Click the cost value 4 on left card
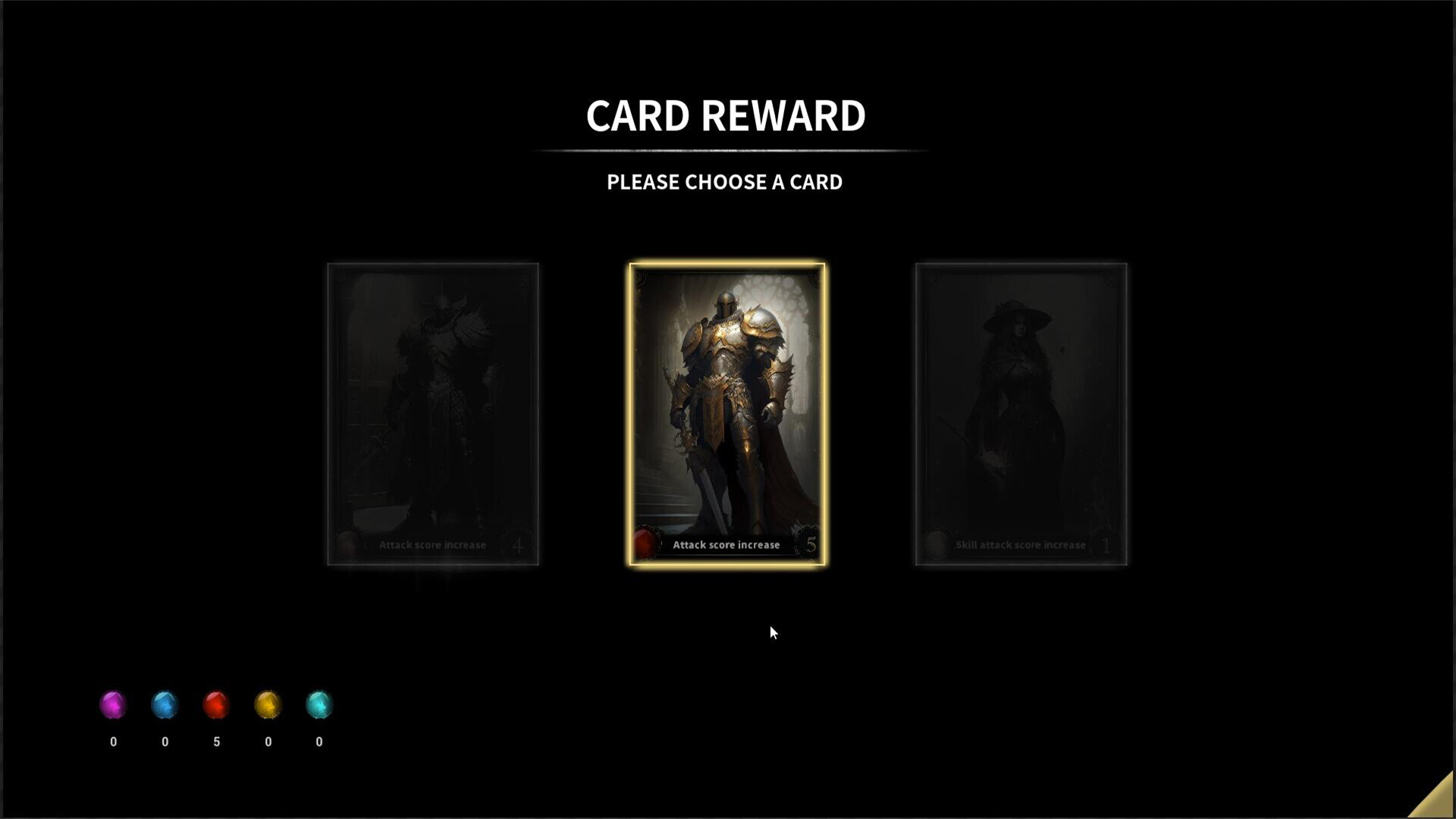1456x819 pixels. click(x=518, y=544)
